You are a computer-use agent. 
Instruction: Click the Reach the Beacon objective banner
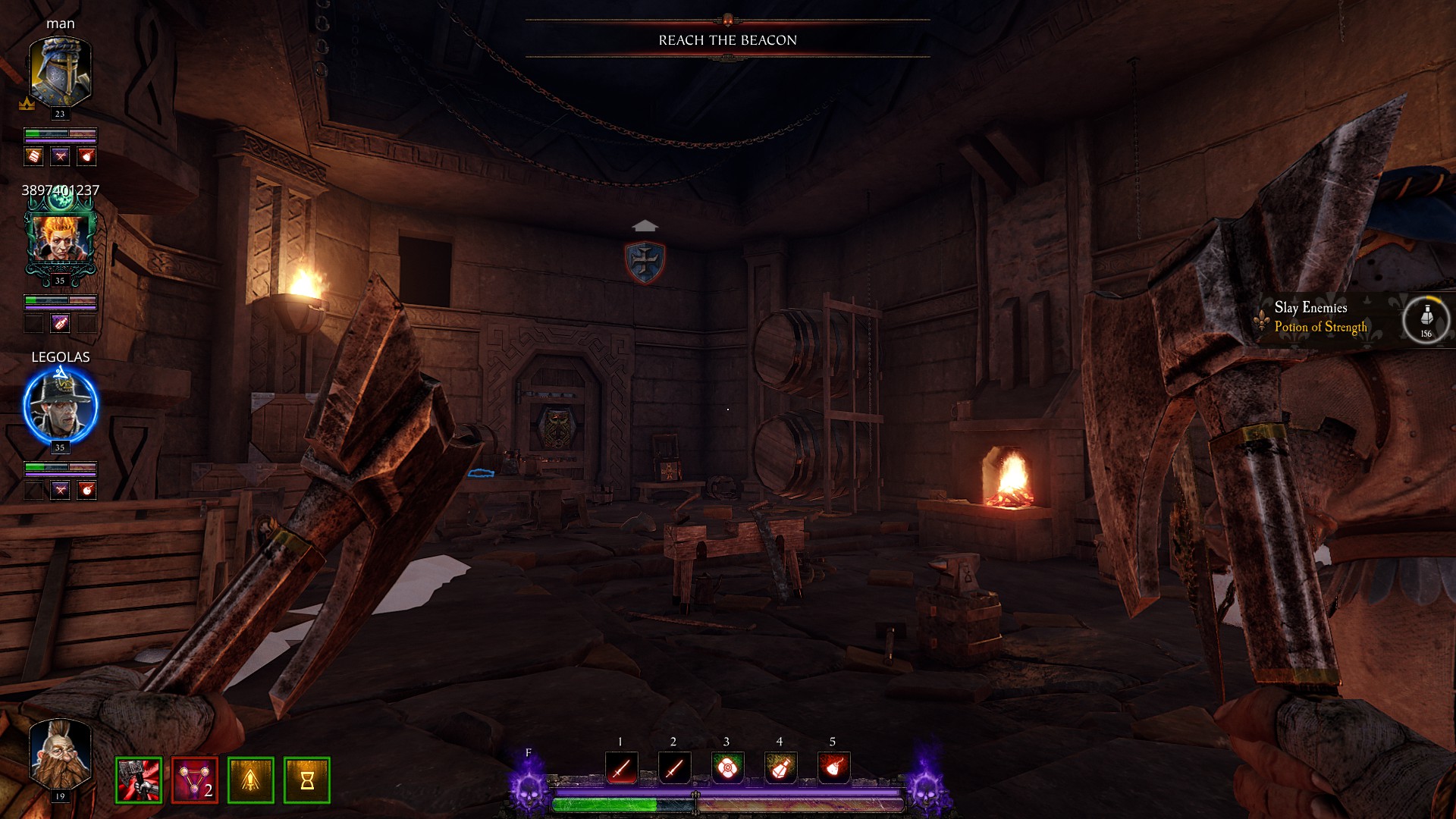(727, 40)
